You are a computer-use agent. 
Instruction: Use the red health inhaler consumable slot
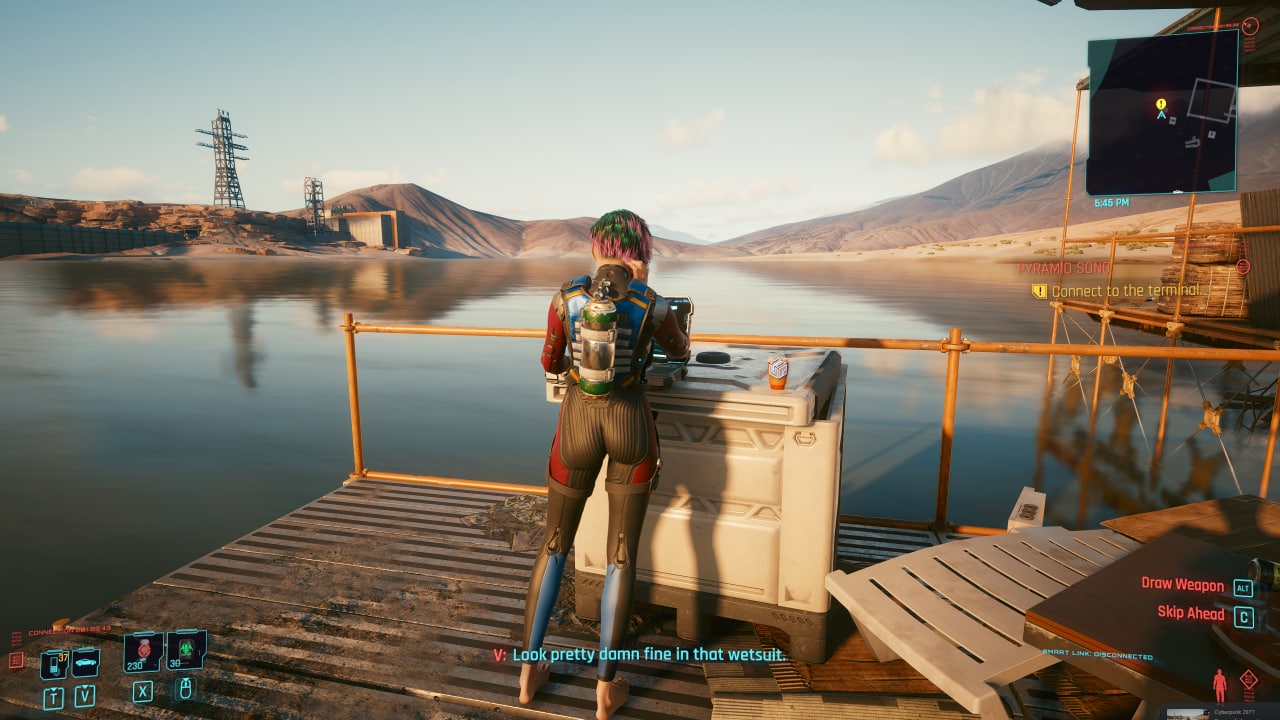pyautogui.click(x=143, y=651)
